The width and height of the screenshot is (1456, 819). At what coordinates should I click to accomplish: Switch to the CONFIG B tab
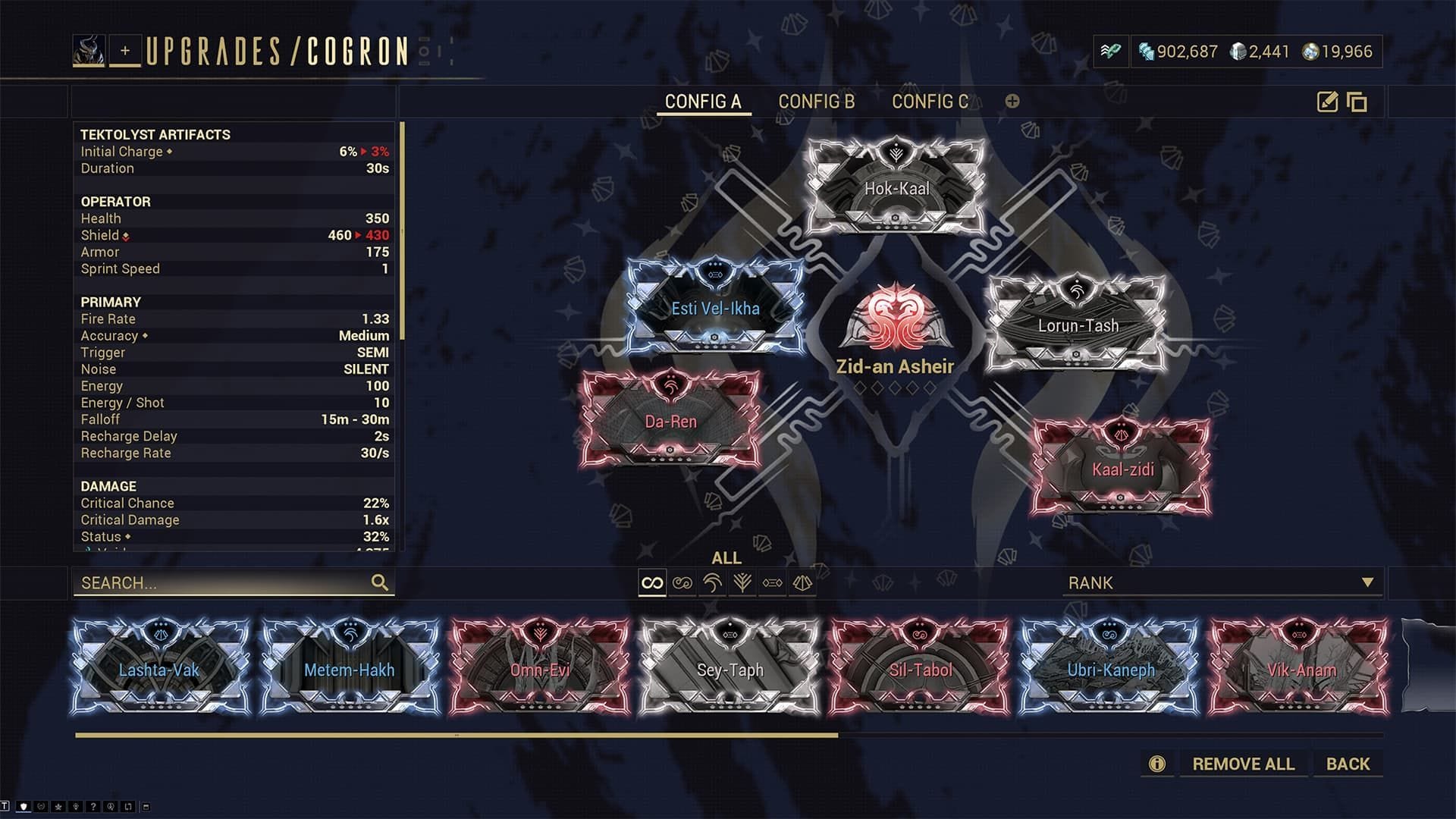(815, 102)
